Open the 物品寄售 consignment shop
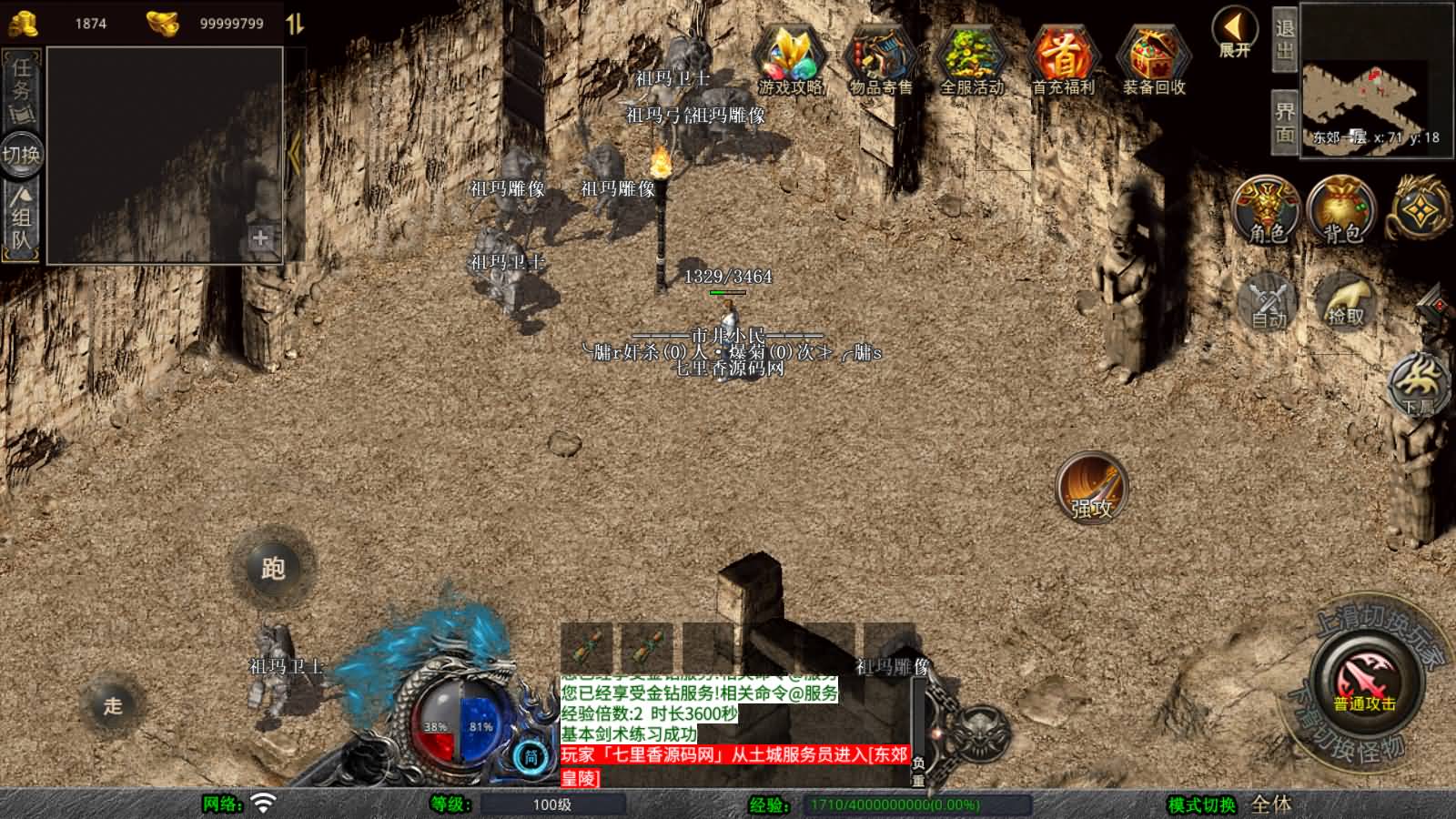This screenshot has width=1456, height=819. coord(880,59)
